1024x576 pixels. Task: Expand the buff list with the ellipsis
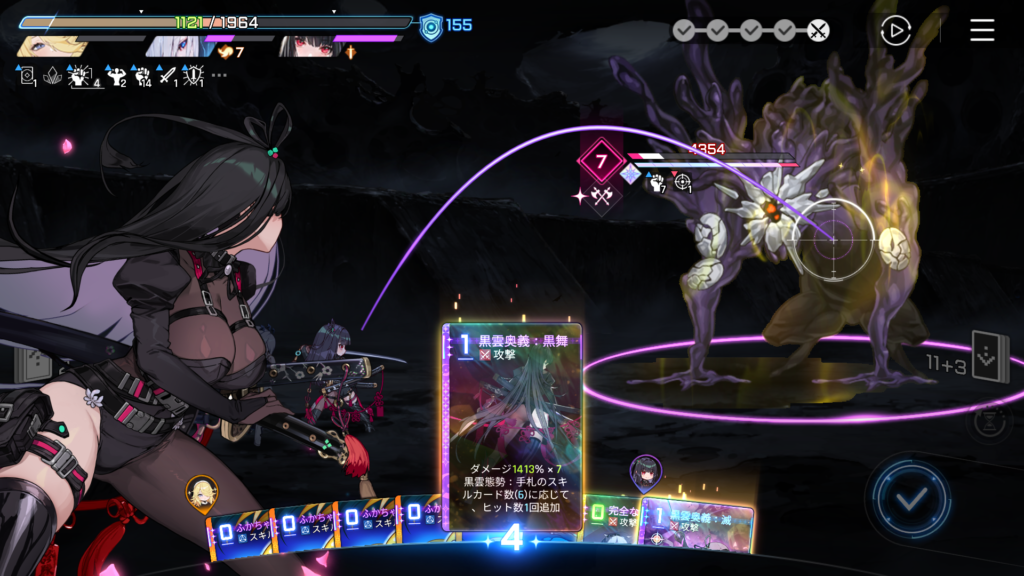point(219,75)
